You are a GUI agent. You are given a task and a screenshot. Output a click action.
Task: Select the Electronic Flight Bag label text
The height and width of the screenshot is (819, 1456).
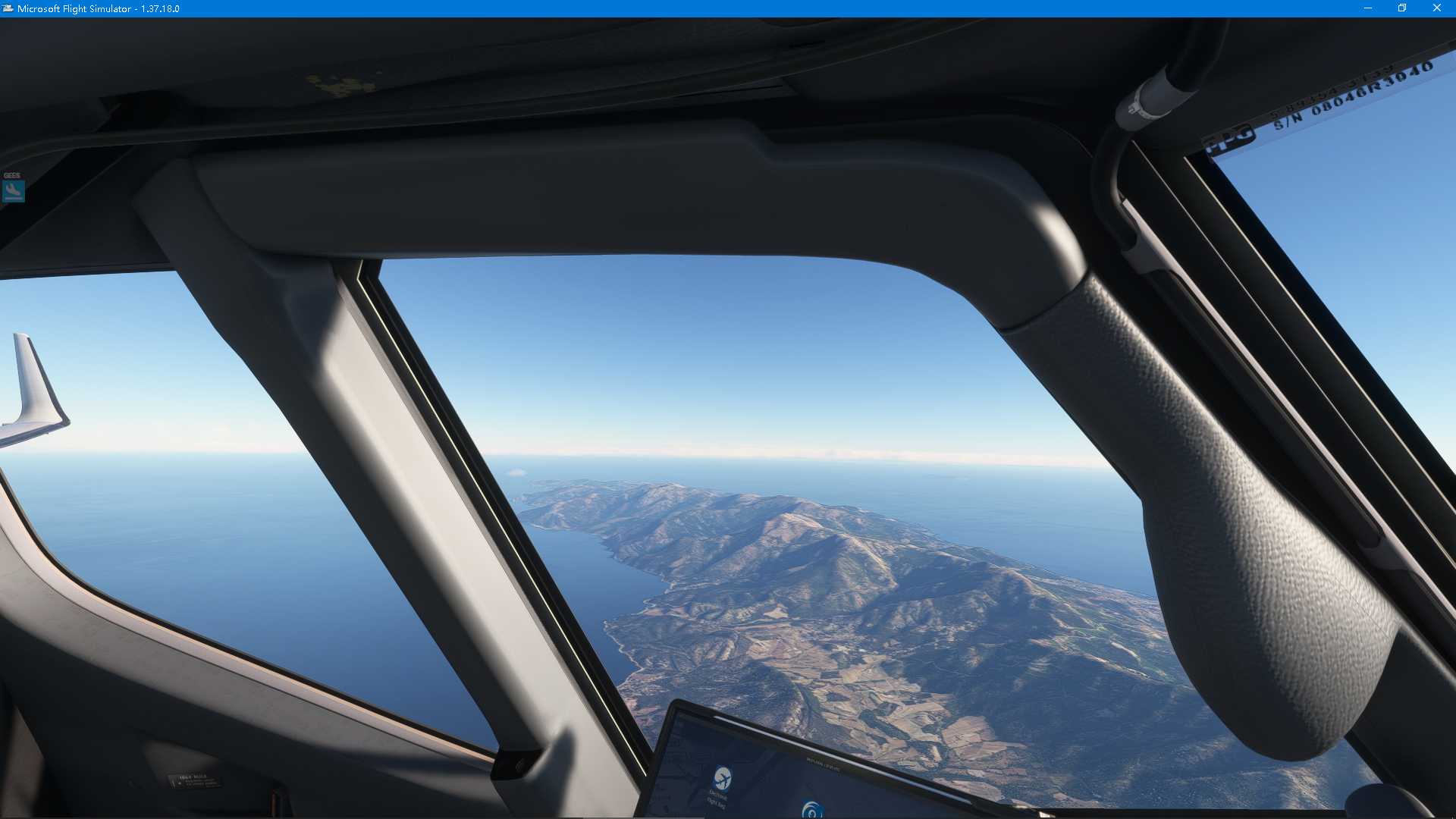pos(717,800)
